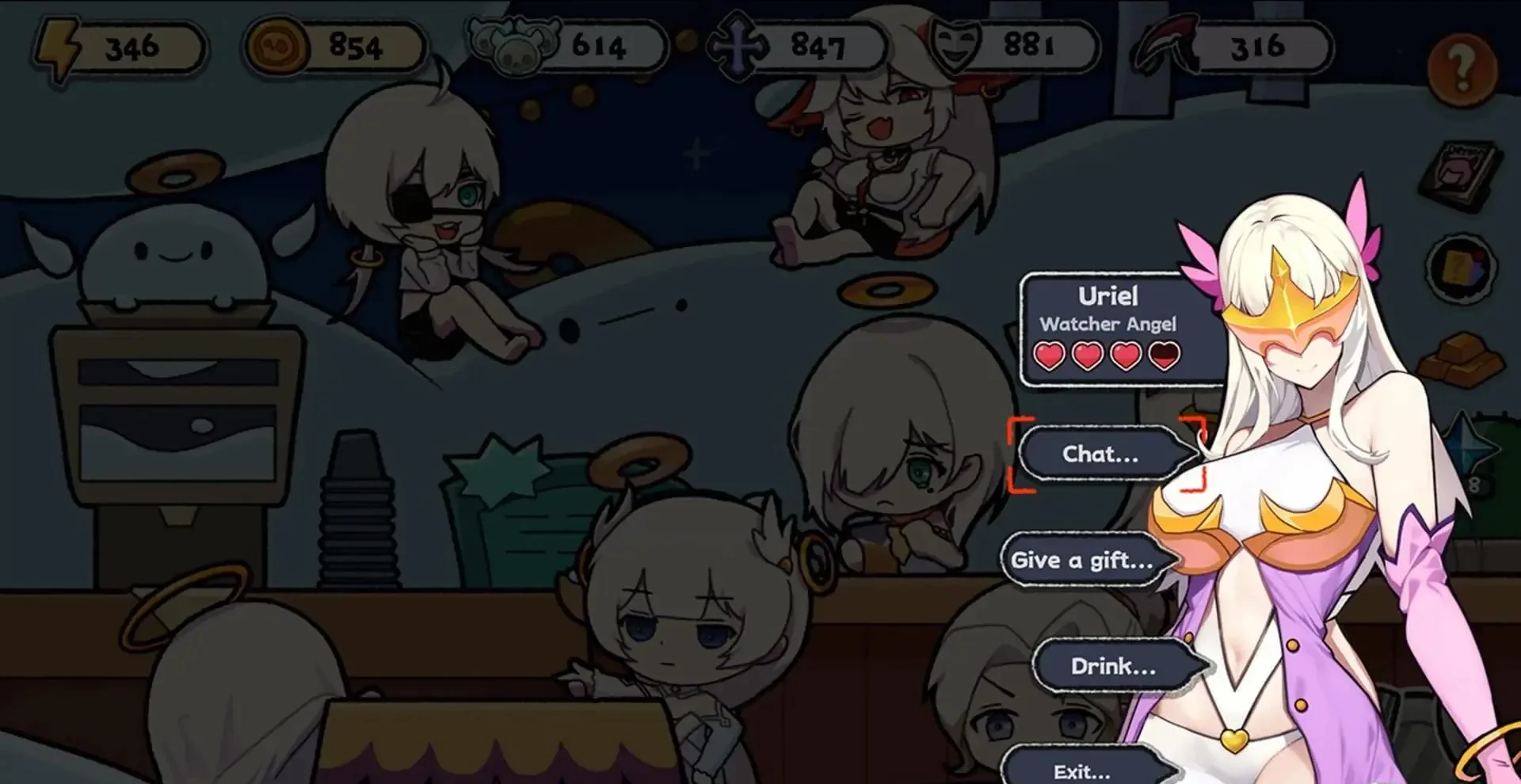Click the lightning energy icon

pyautogui.click(x=59, y=46)
